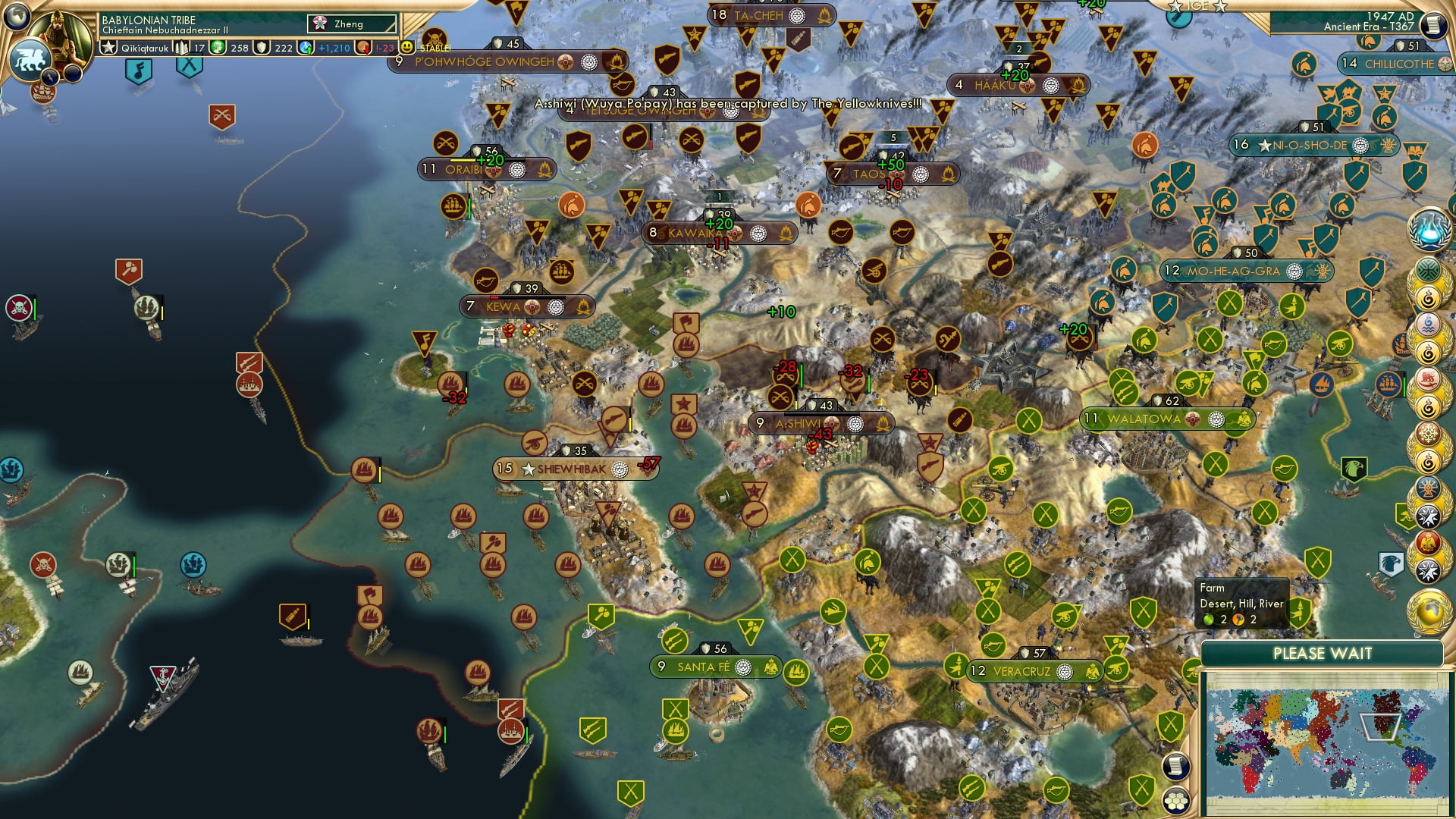1456x819 pixels.
Task: Click the stability smiley face icon
Action: tap(407, 47)
